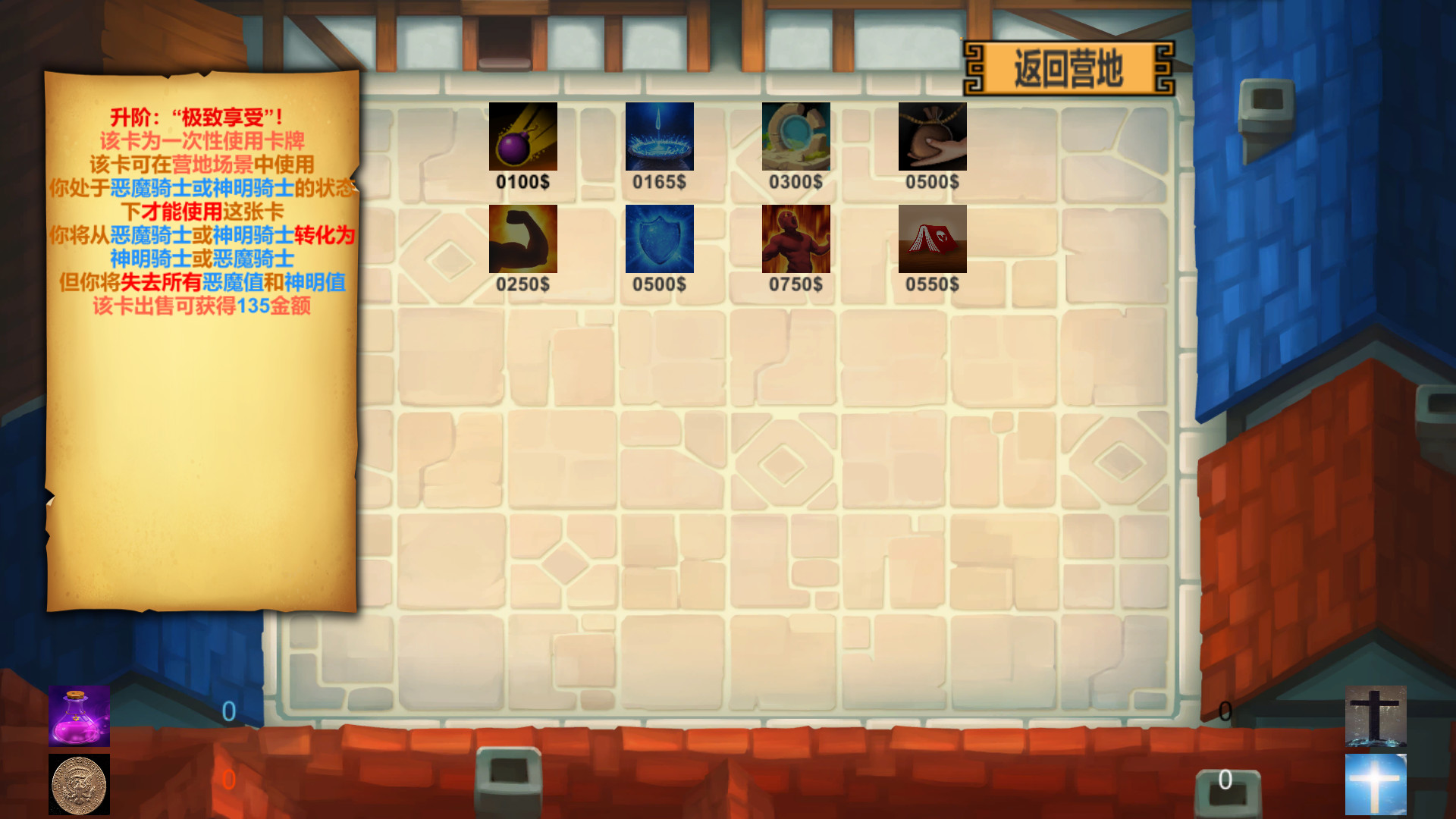Click the 0750$ price tag

(795, 284)
